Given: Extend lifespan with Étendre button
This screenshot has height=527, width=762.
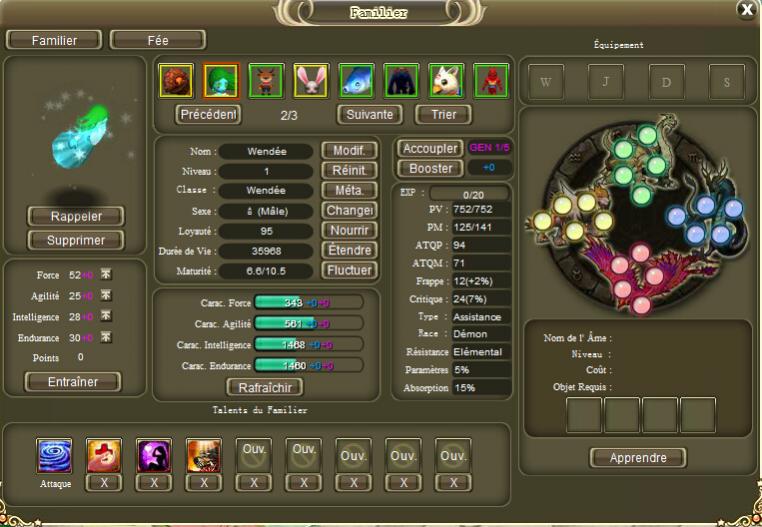Looking at the screenshot, I should 349,250.
